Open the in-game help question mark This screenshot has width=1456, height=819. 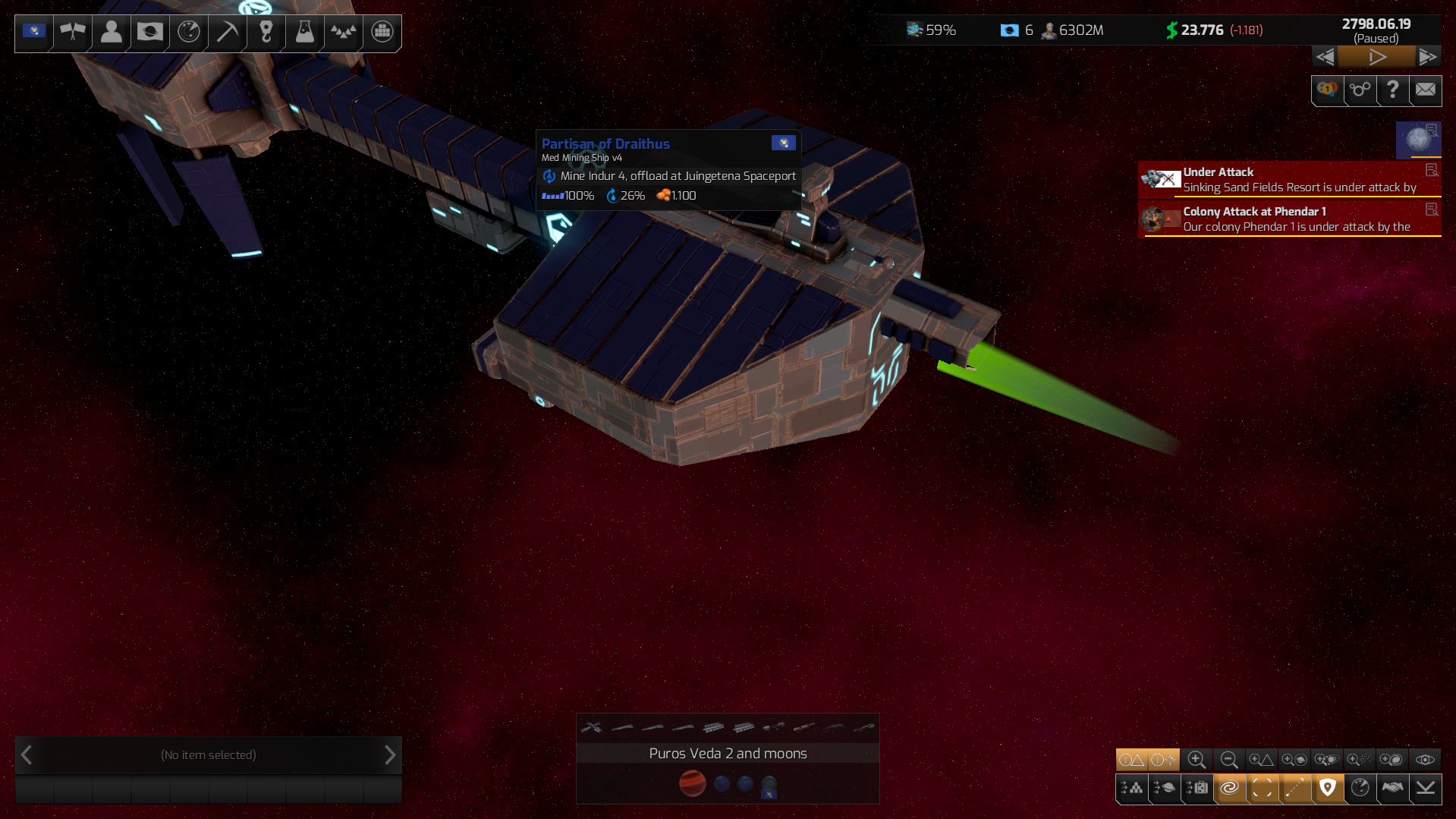pyautogui.click(x=1392, y=90)
